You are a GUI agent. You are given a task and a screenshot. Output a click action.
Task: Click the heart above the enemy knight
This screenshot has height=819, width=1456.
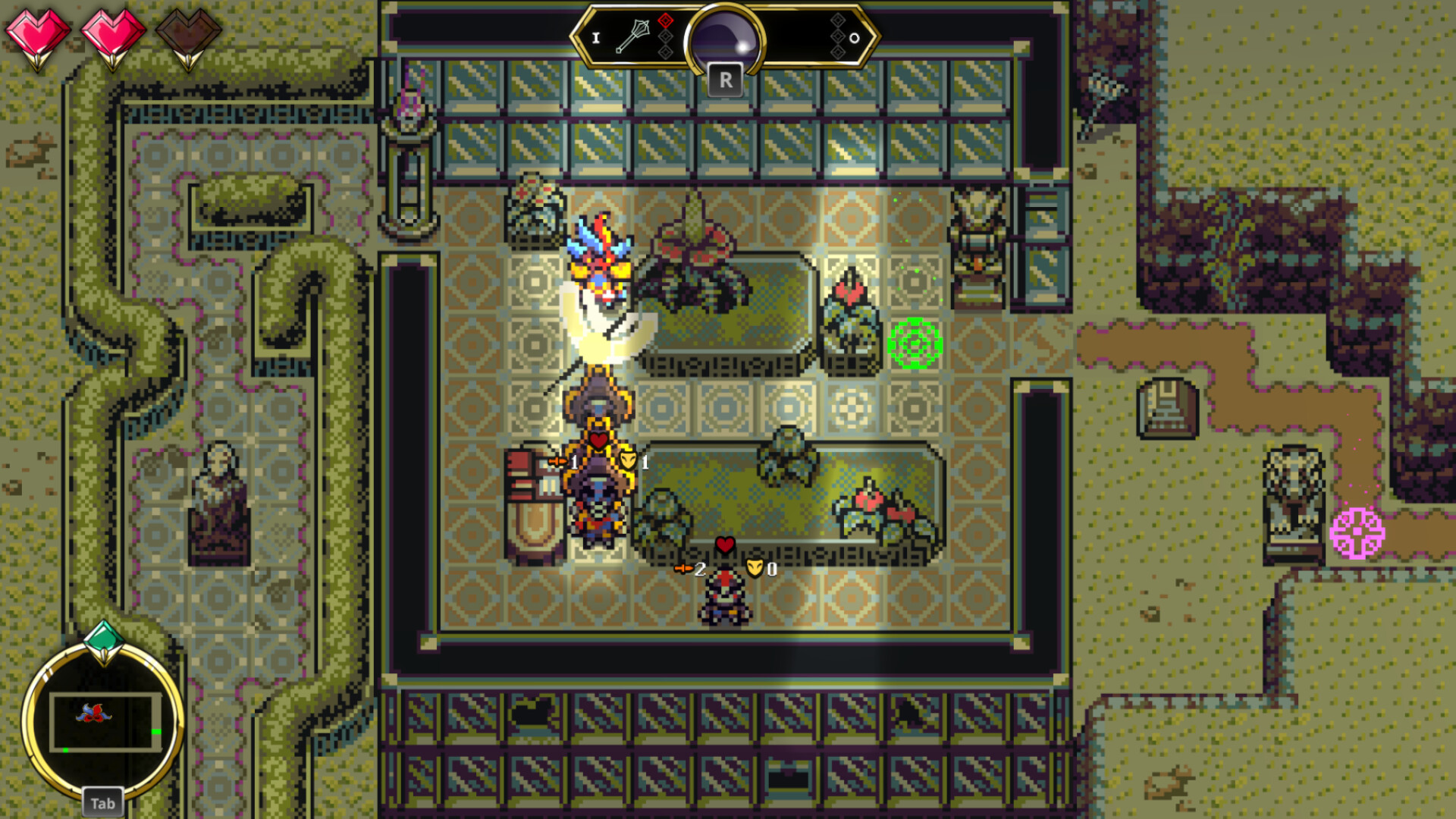pyautogui.click(x=724, y=544)
